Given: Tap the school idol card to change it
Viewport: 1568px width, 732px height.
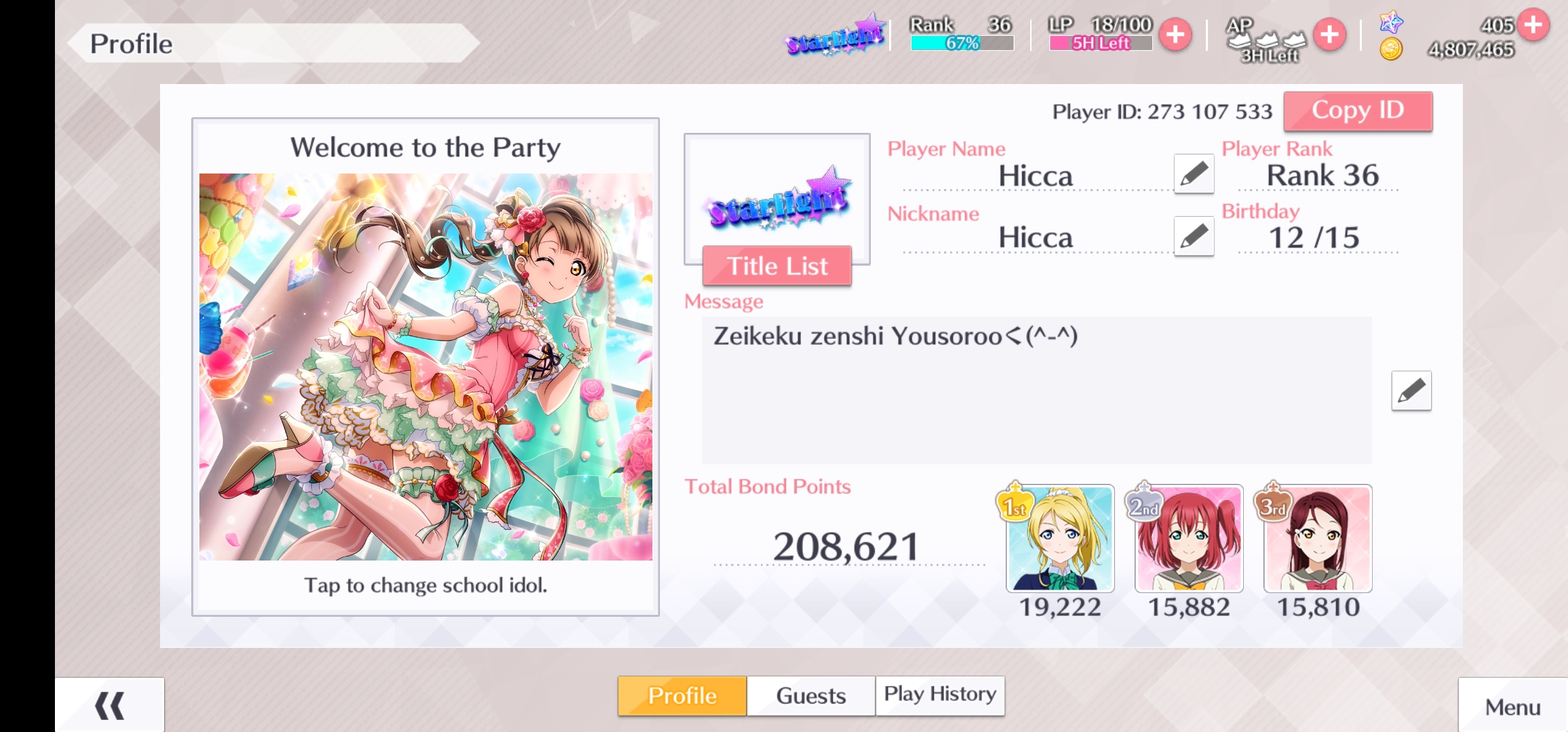Looking at the screenshot, I should (x=425, y=367).
